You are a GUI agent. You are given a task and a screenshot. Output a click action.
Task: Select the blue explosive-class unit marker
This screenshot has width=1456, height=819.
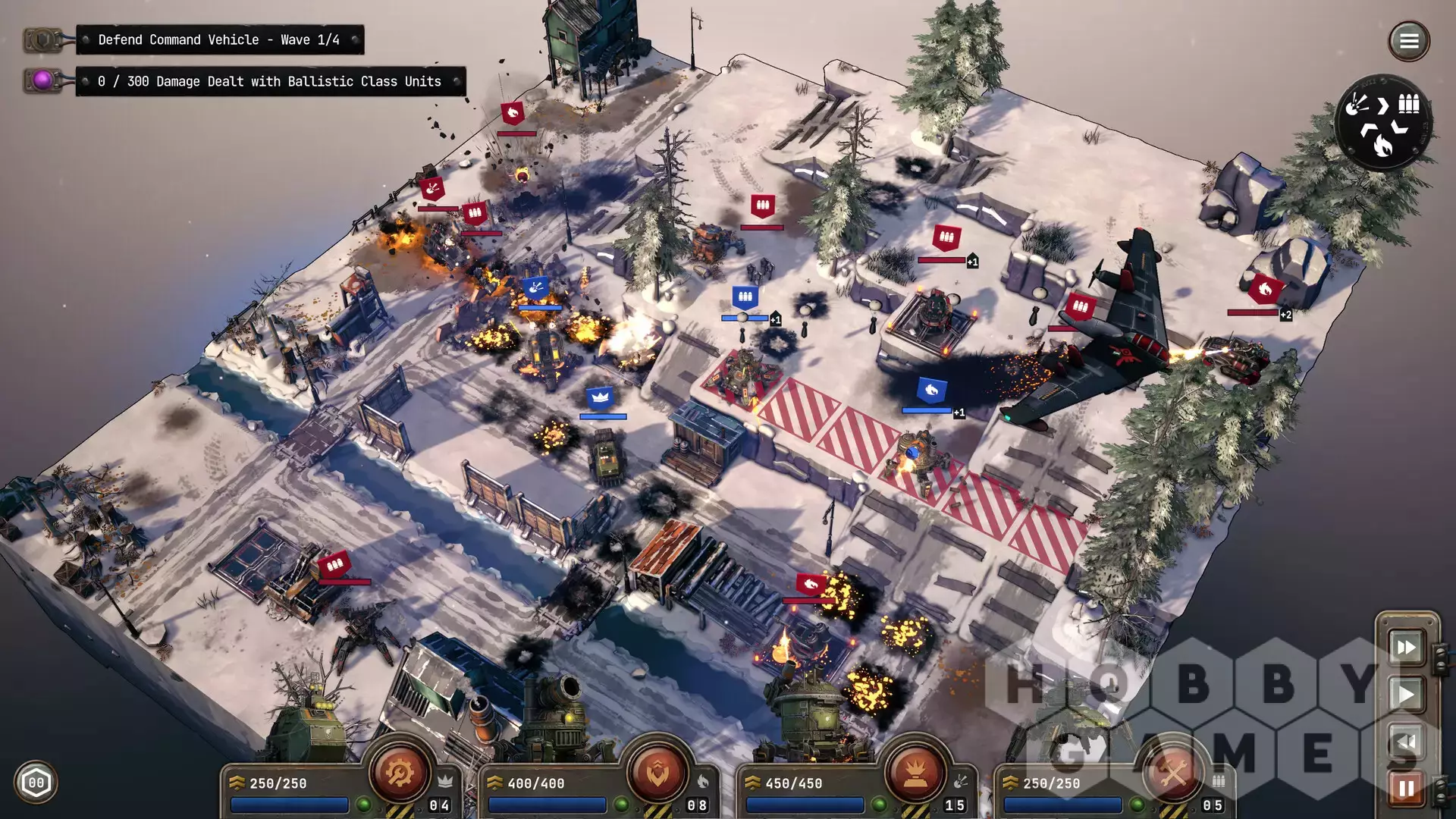[536, 287]
